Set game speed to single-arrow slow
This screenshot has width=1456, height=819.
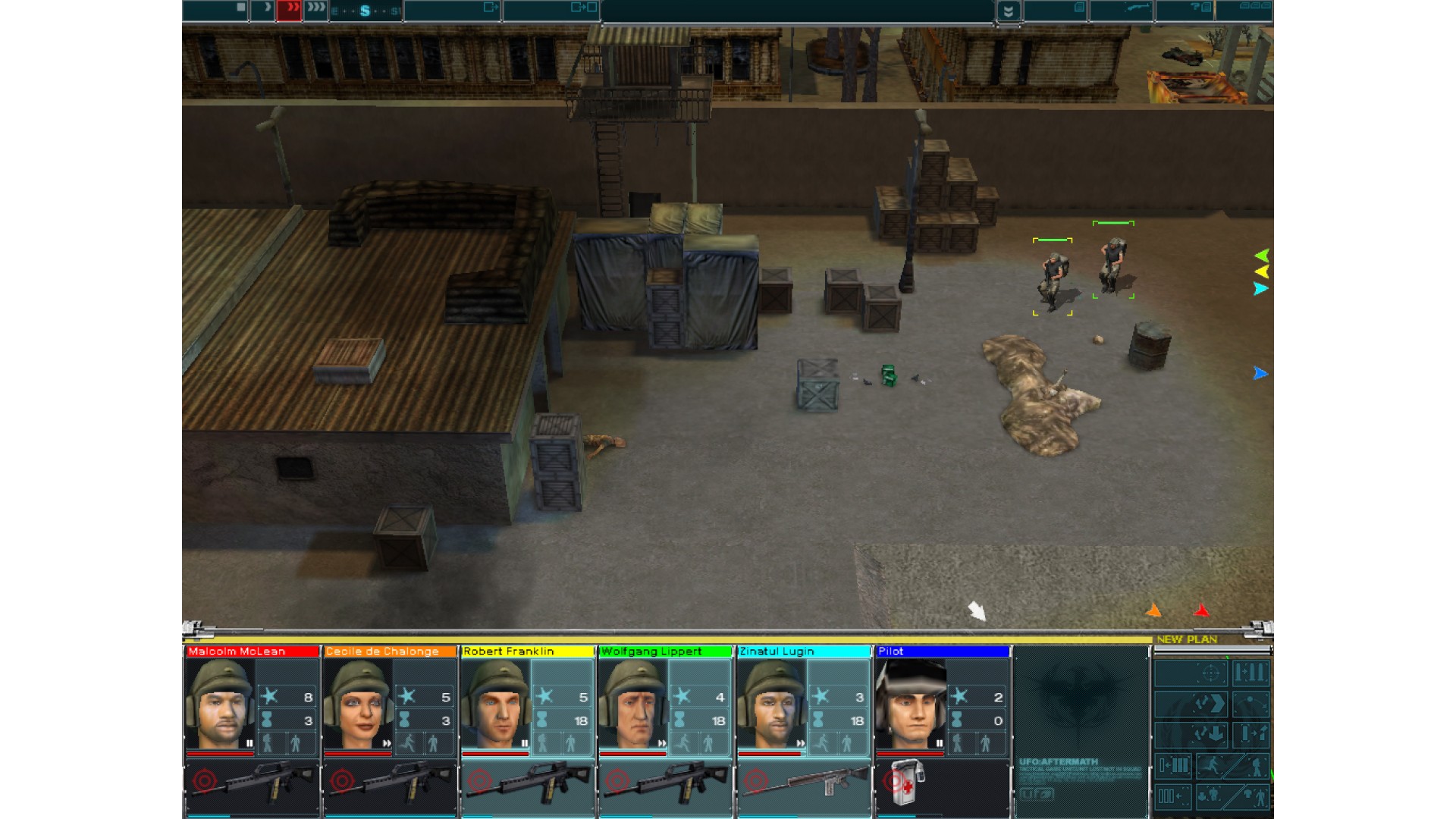pyautogui.click(x=264, y=8)
